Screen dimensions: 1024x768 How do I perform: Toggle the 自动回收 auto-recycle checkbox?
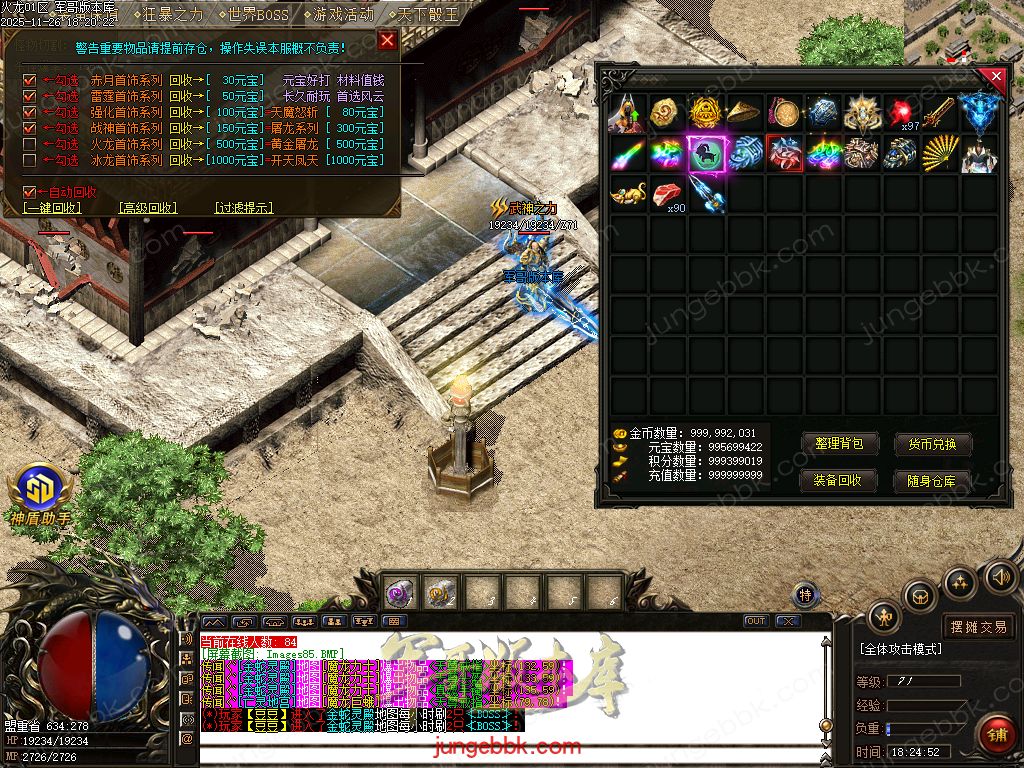click(30, 191)
